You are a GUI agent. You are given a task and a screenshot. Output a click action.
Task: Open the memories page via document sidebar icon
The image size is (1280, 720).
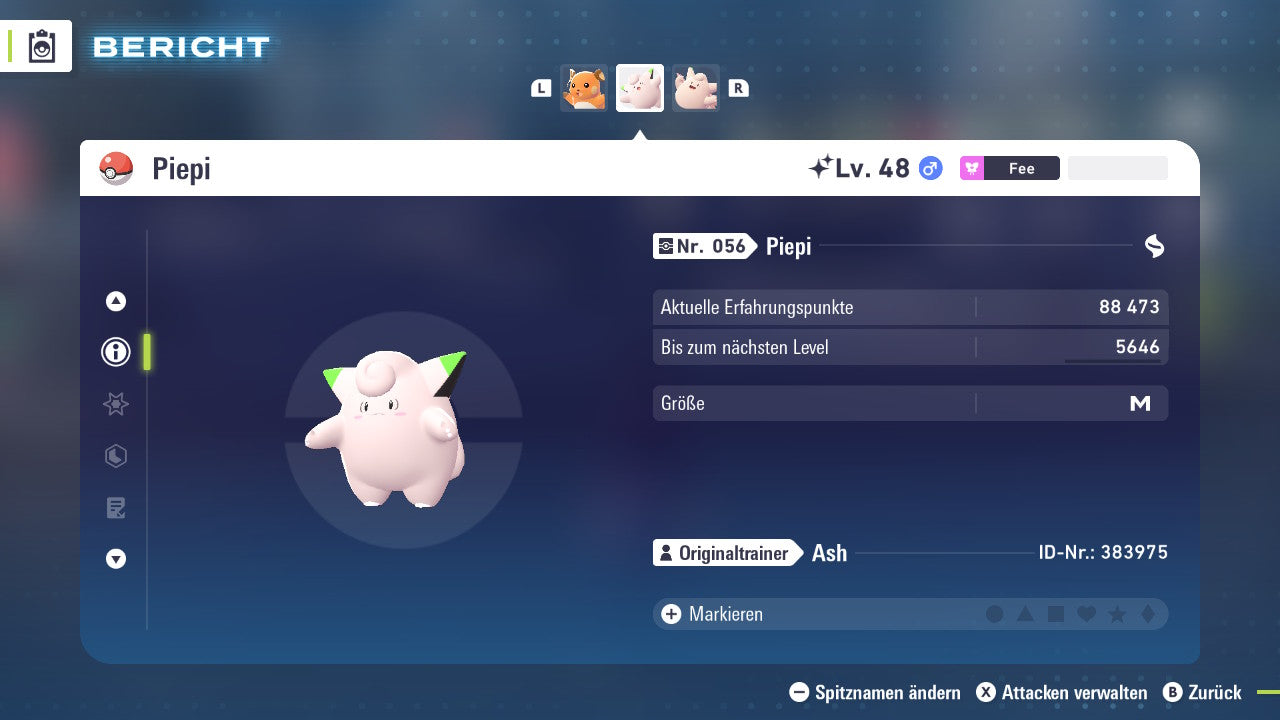coord(115,507)
